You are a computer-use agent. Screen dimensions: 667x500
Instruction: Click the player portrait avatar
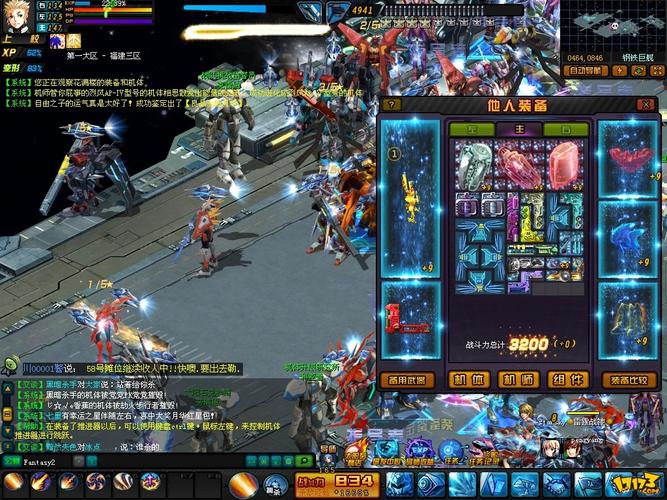[x=19, y=16]
